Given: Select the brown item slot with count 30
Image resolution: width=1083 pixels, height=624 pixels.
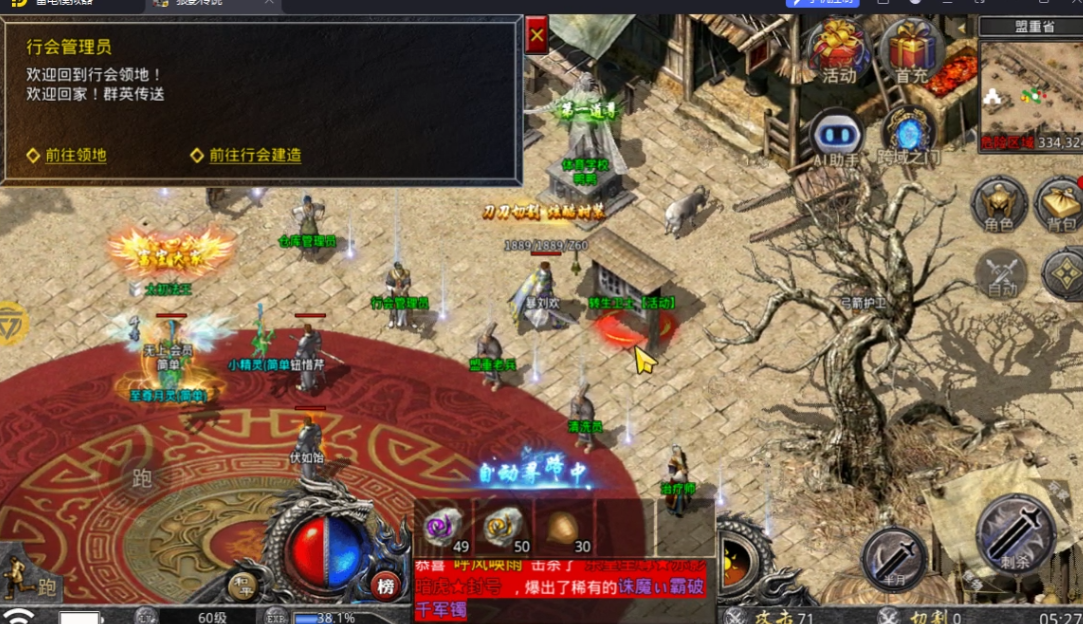Looking at the screenshot, I should point(565,527).
